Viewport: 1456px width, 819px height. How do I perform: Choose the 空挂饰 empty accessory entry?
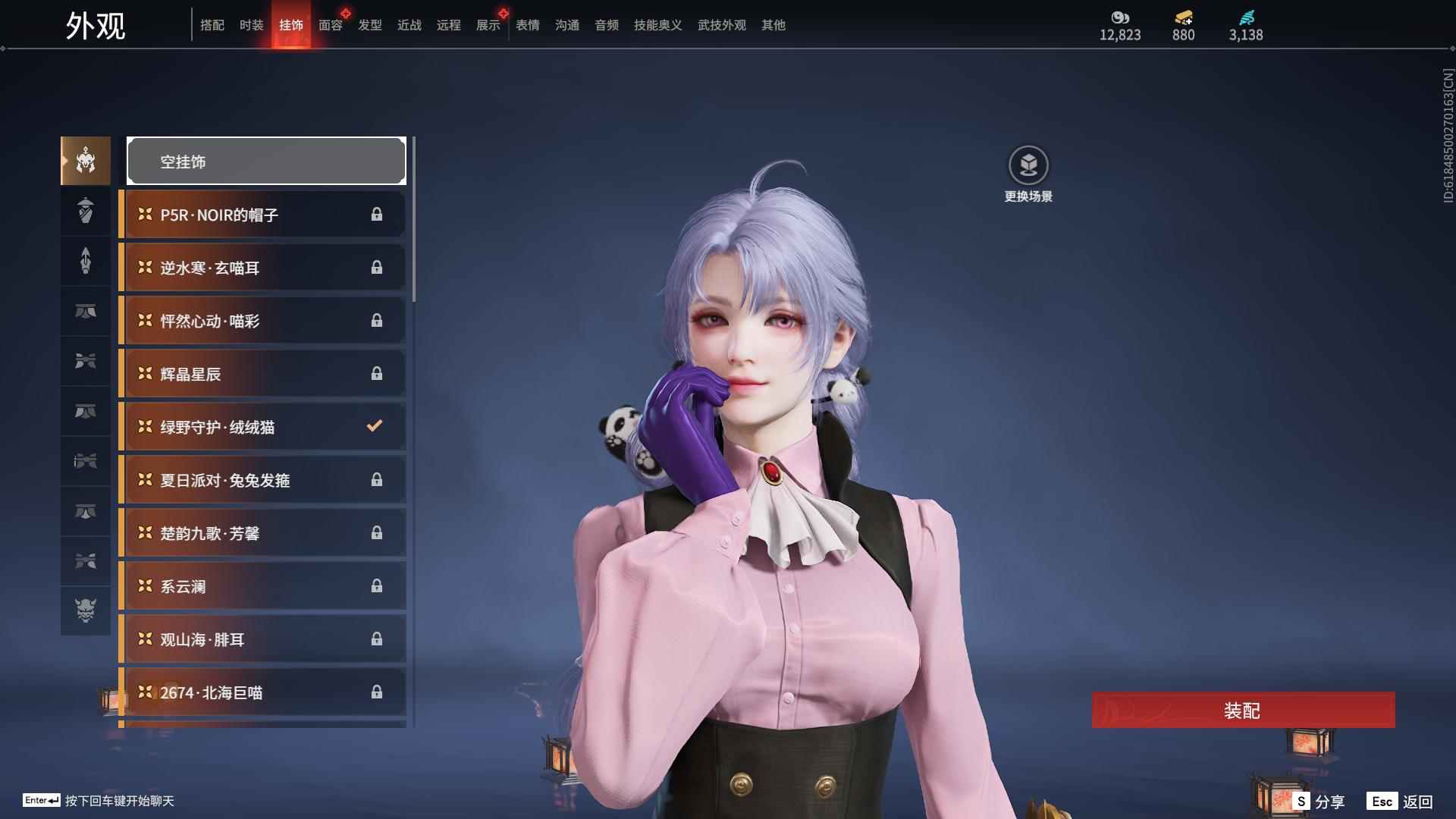(x=266, y=161)
